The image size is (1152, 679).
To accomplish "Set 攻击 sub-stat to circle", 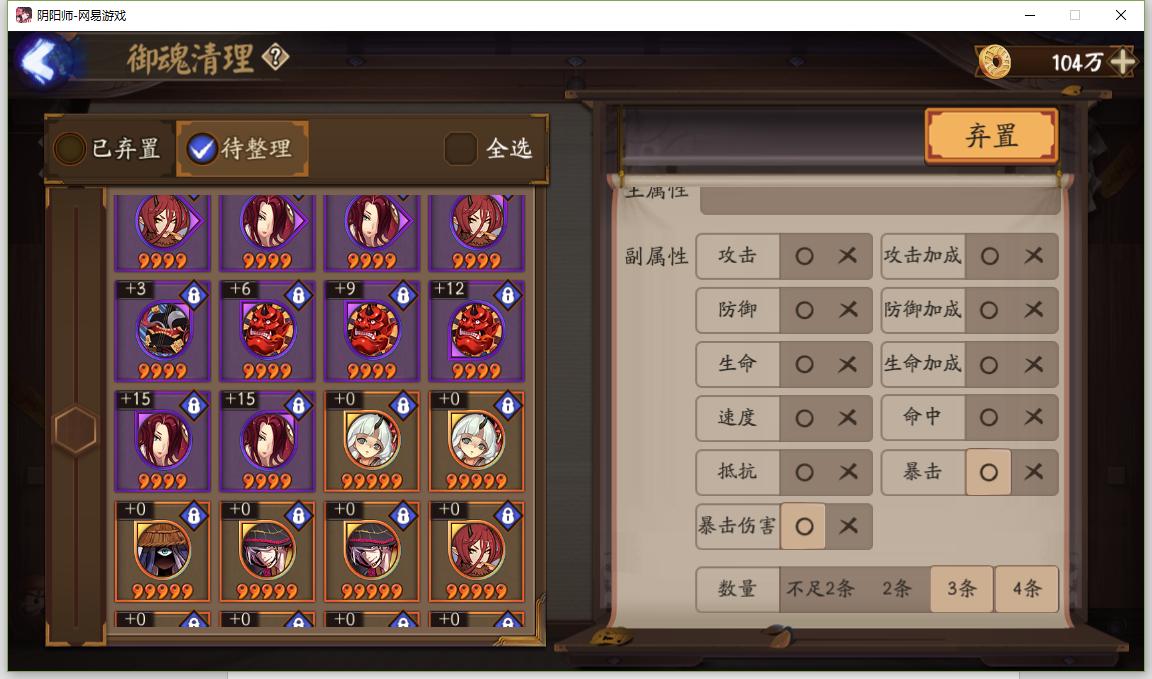I will point(804,256).
